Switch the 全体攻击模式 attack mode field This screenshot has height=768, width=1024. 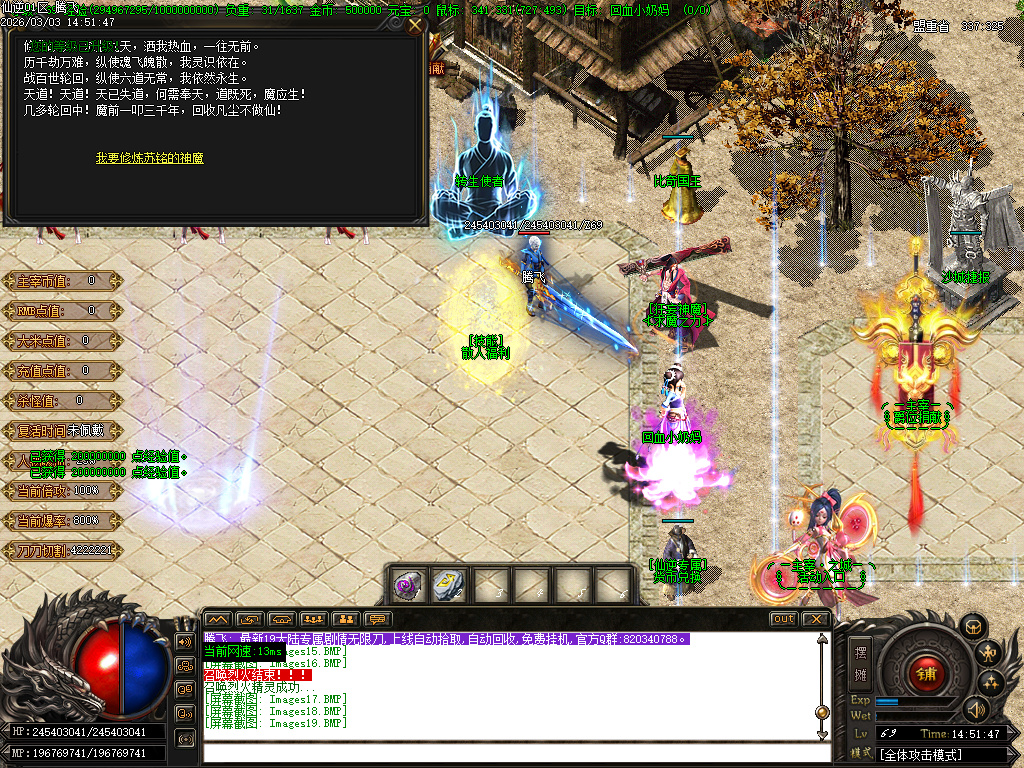(x=940, y=755)
